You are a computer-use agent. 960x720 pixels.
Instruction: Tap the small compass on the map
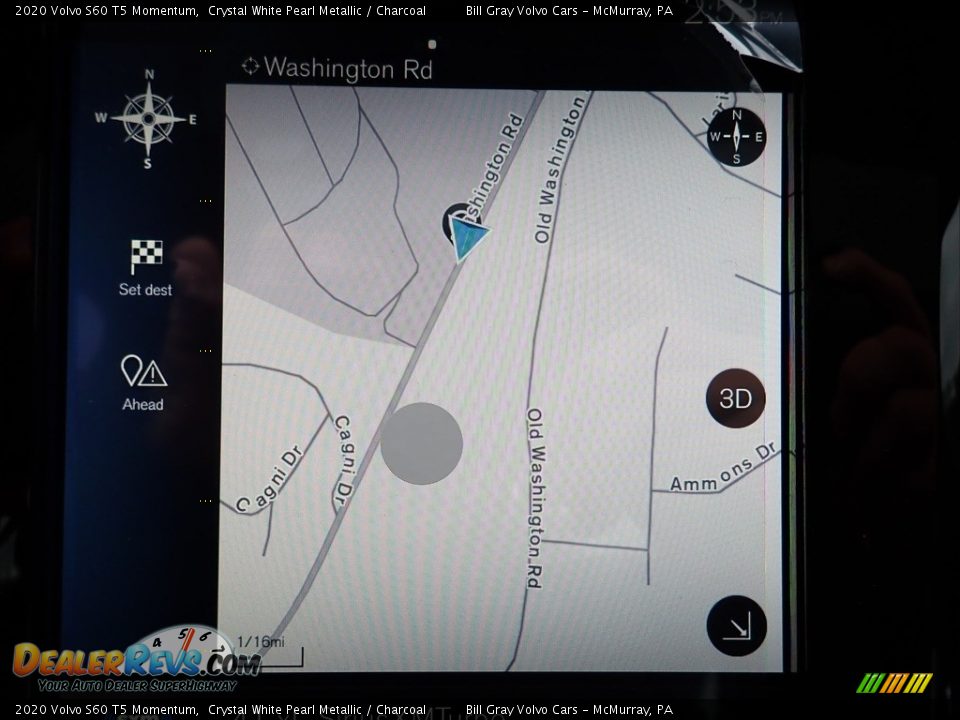(x=736, y=136)
